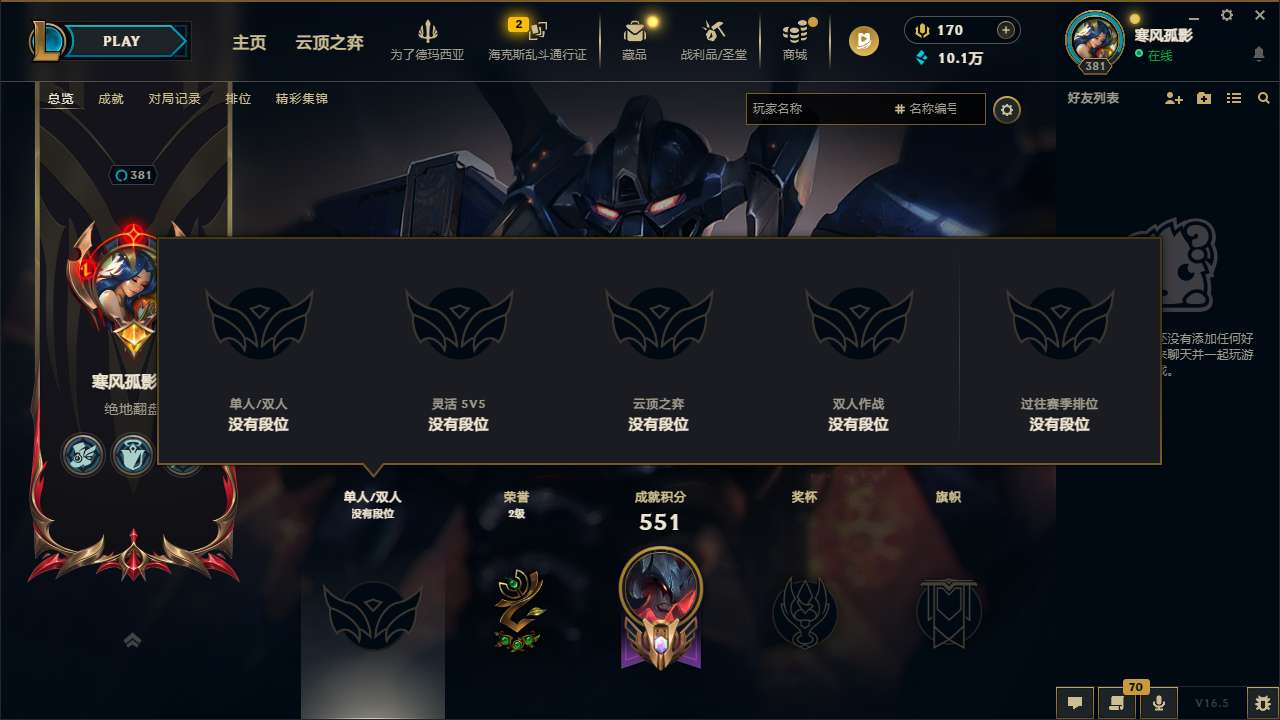Toggle the missions panel with 70 badge
The width and height of the screenshot is (1280, 720).
click(1117, 703)
